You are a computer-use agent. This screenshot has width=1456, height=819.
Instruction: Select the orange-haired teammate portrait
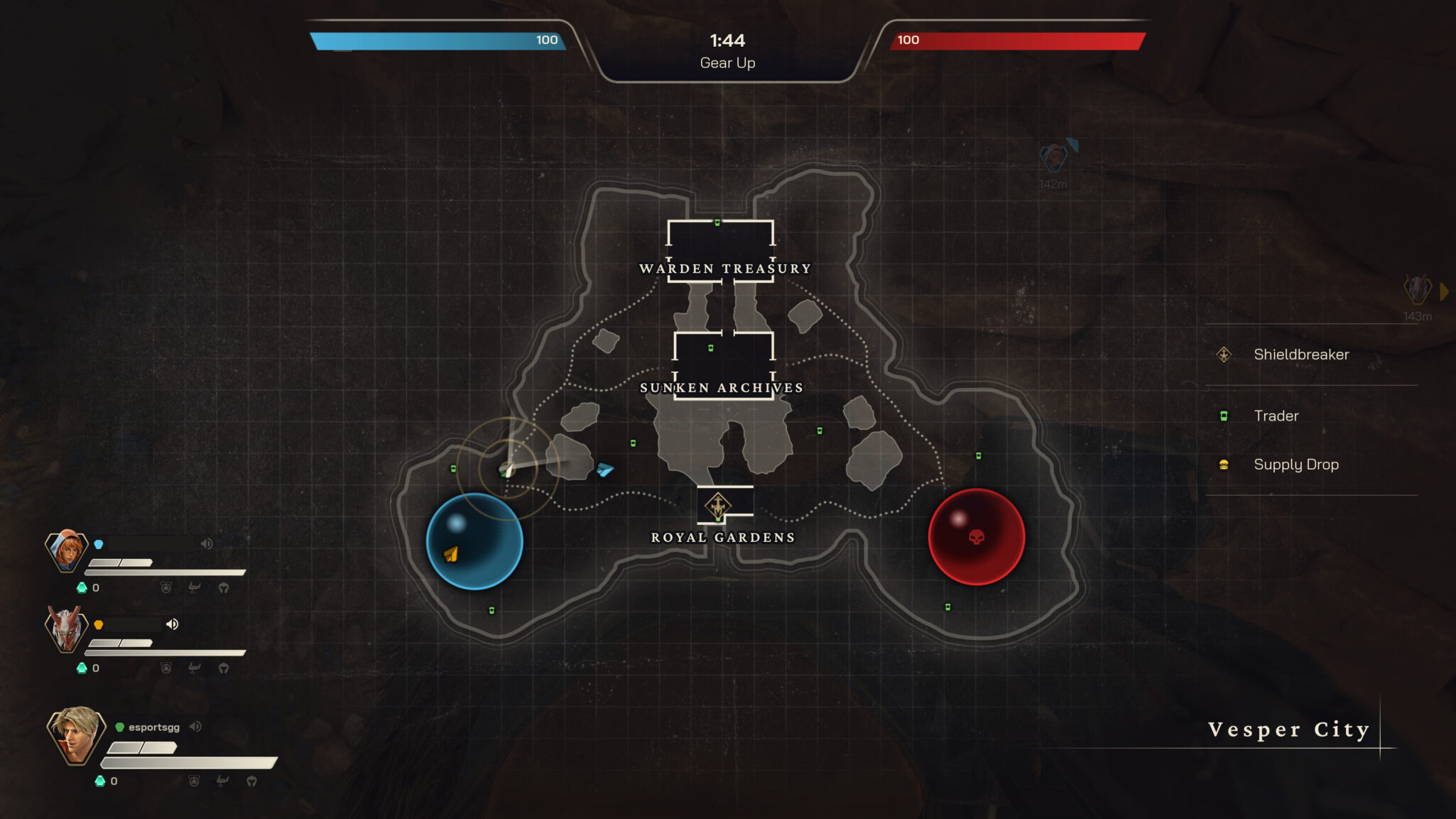pyautogui.click(x=67, y=550)
